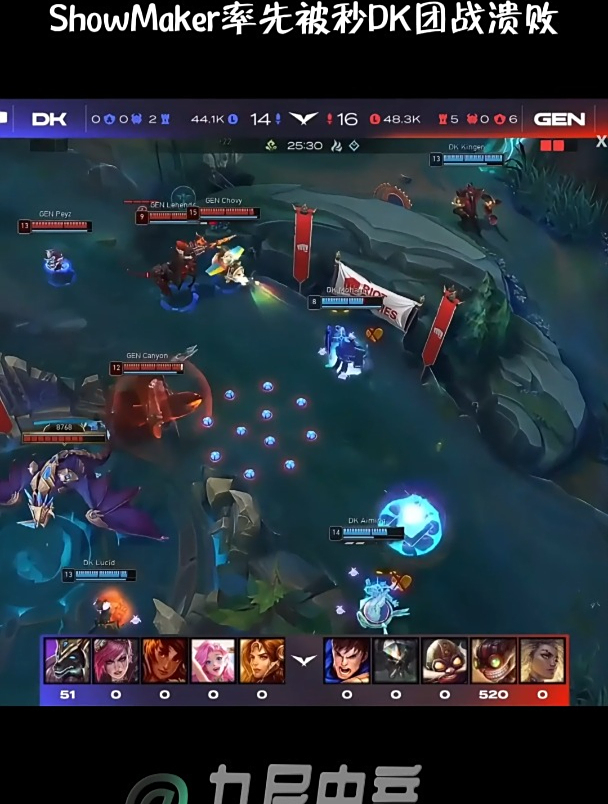
Task: Click the GEN team name on the scoreboard
Action: coord(559,119)
